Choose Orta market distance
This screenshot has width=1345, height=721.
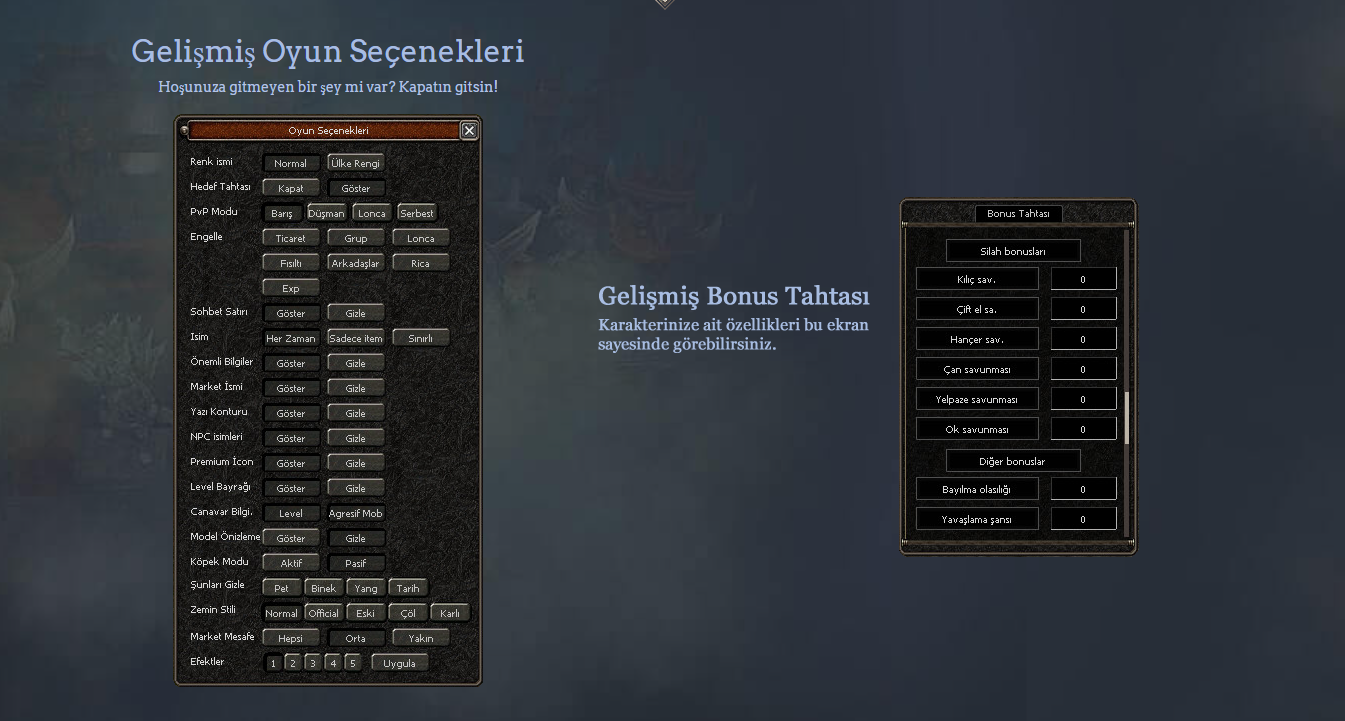point(355,638)
